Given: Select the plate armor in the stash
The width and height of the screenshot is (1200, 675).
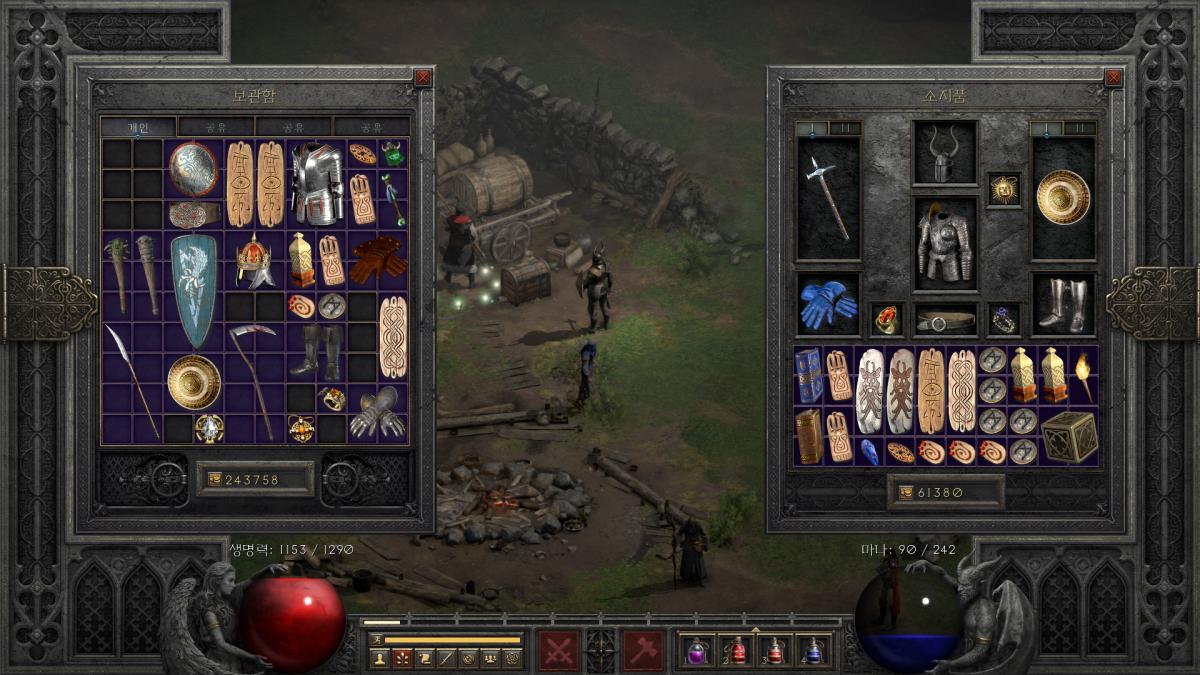Looking at the screenshot, I should tap(316, 183).
